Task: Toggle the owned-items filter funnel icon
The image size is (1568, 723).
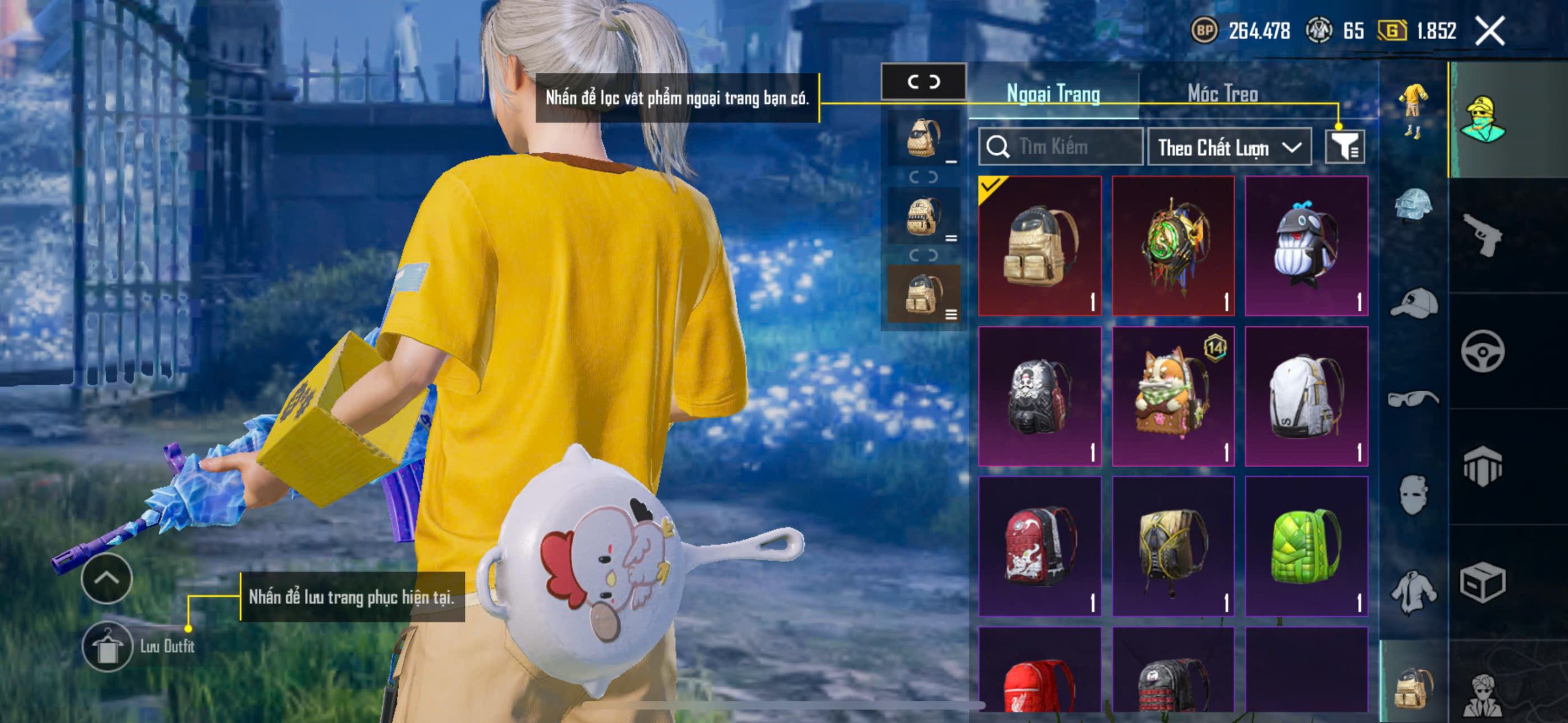Action: 1344,147
